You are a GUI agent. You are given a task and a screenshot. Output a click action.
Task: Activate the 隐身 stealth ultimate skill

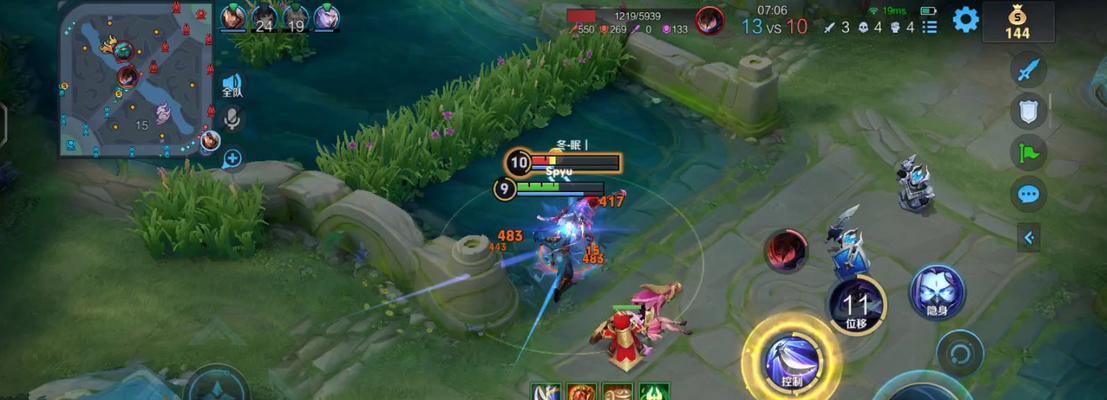tap(937, 291)
